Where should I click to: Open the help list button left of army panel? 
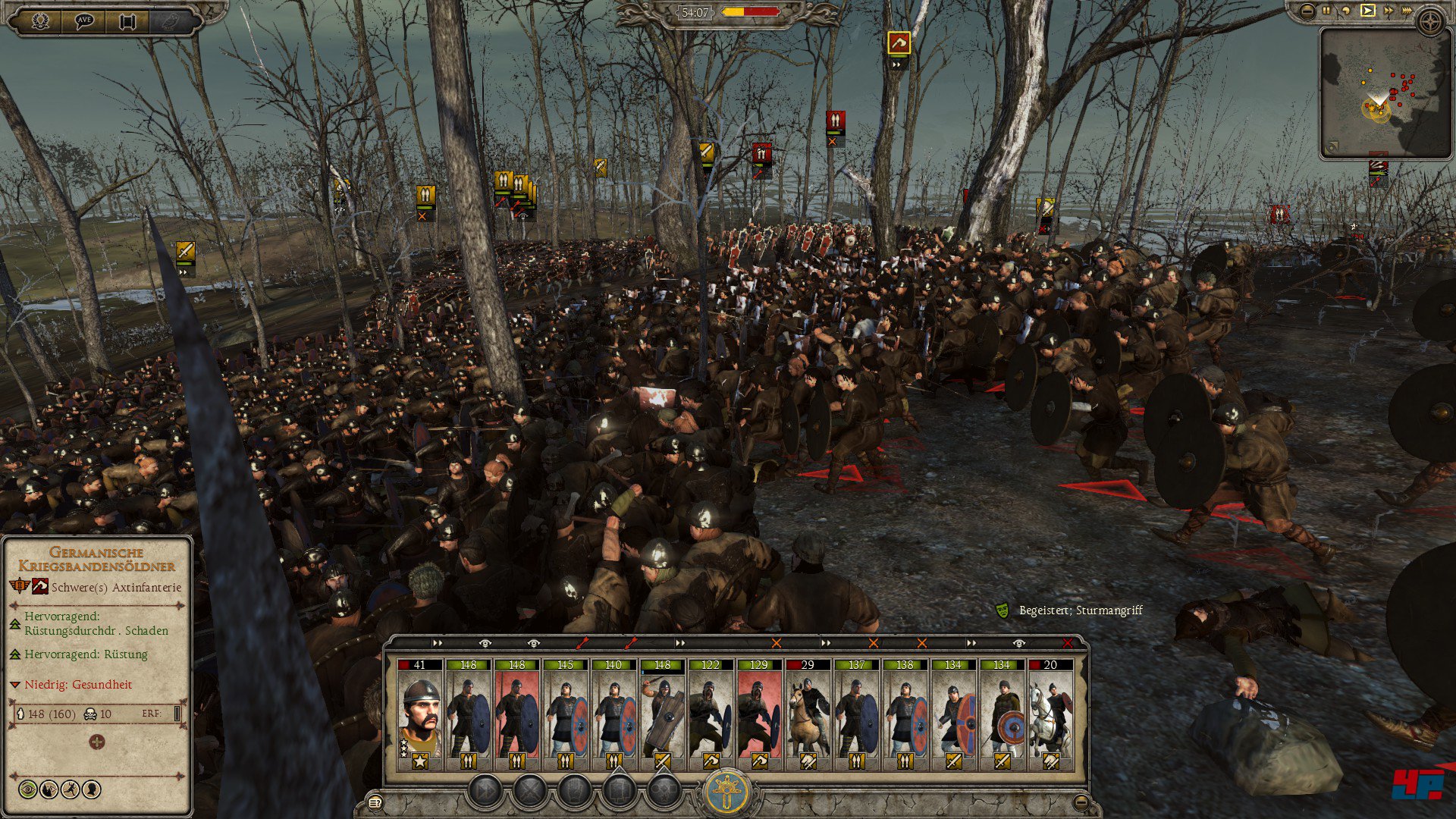[x=374, y=802]
